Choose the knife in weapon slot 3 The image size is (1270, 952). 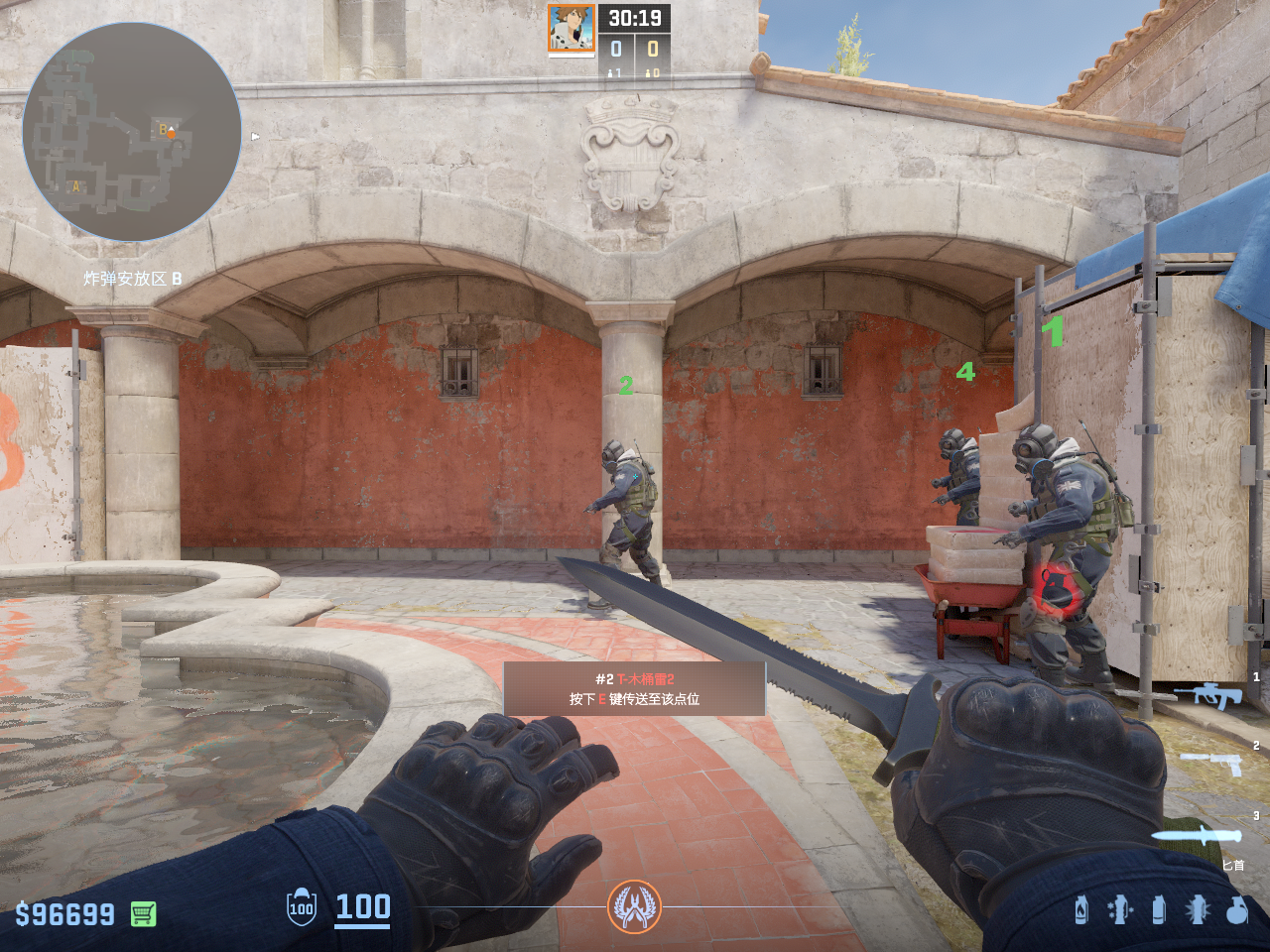click(1199, 835)
